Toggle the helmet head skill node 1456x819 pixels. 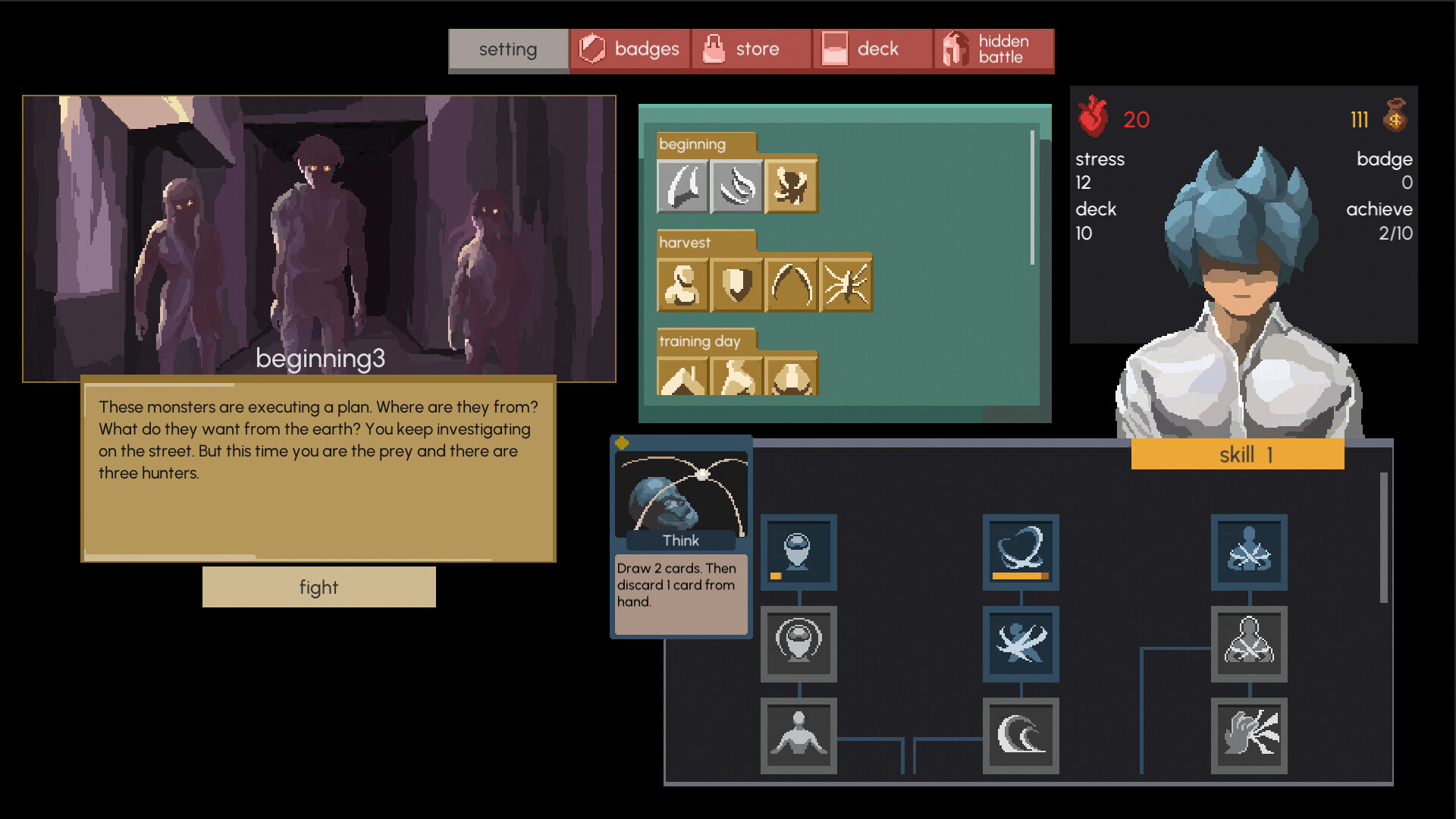(x=798, y=553)
